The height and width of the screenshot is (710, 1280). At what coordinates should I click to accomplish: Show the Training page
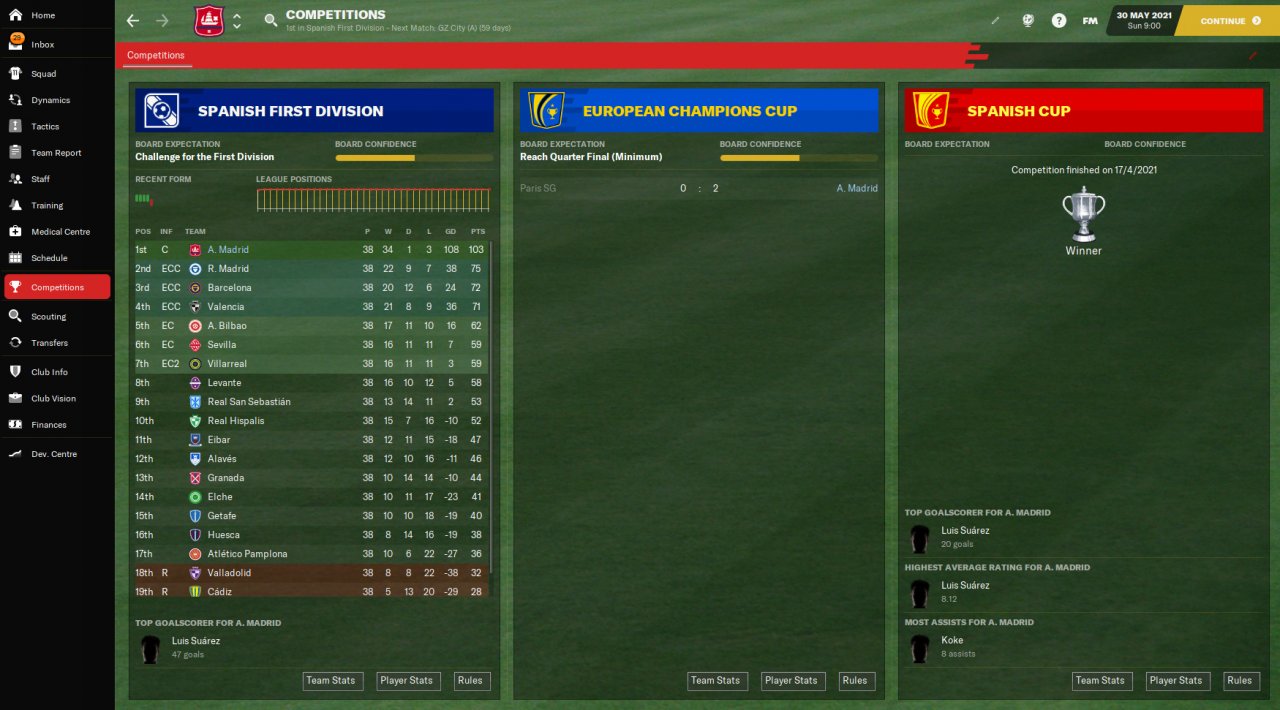(x=46, y=206)
